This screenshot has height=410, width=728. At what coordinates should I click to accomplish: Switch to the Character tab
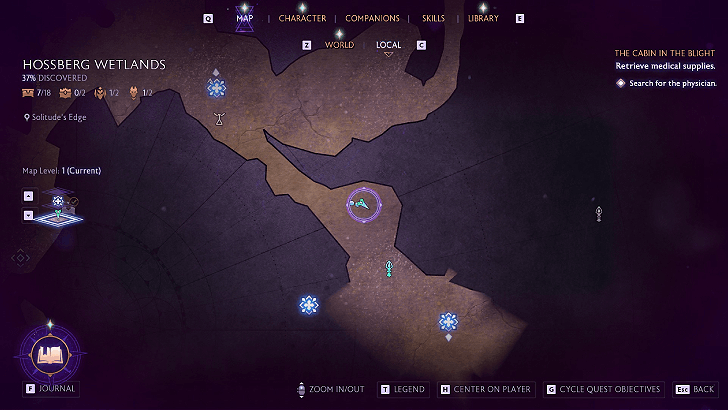coord(302,18)
